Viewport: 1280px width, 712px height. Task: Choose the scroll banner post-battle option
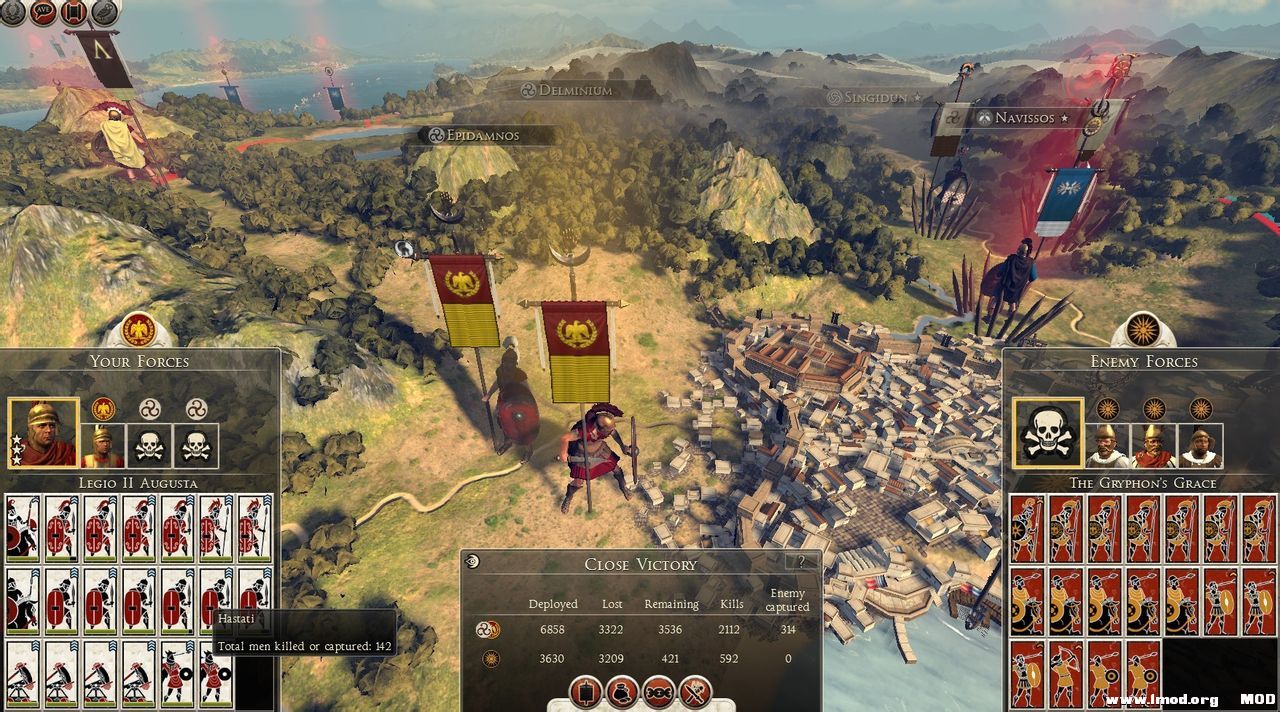pos(586,691)
